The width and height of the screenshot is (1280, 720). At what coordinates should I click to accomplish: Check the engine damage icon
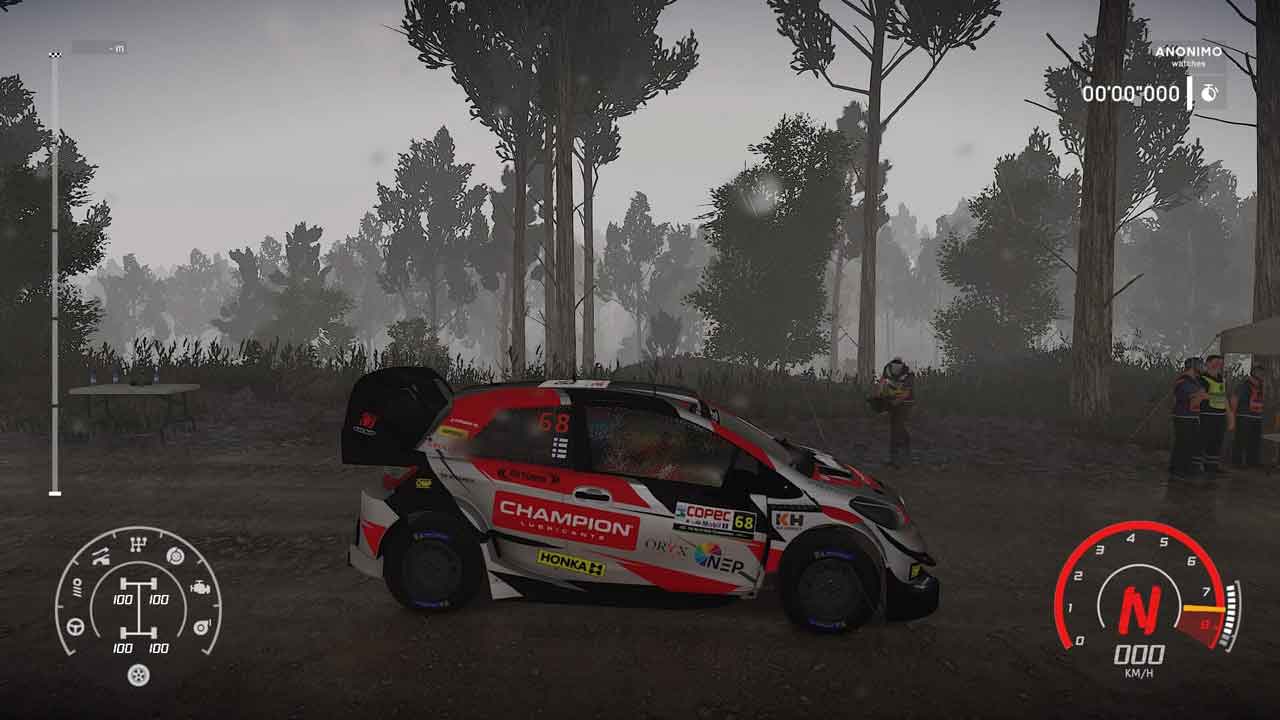pyautogui.click(x=200, y=588)
